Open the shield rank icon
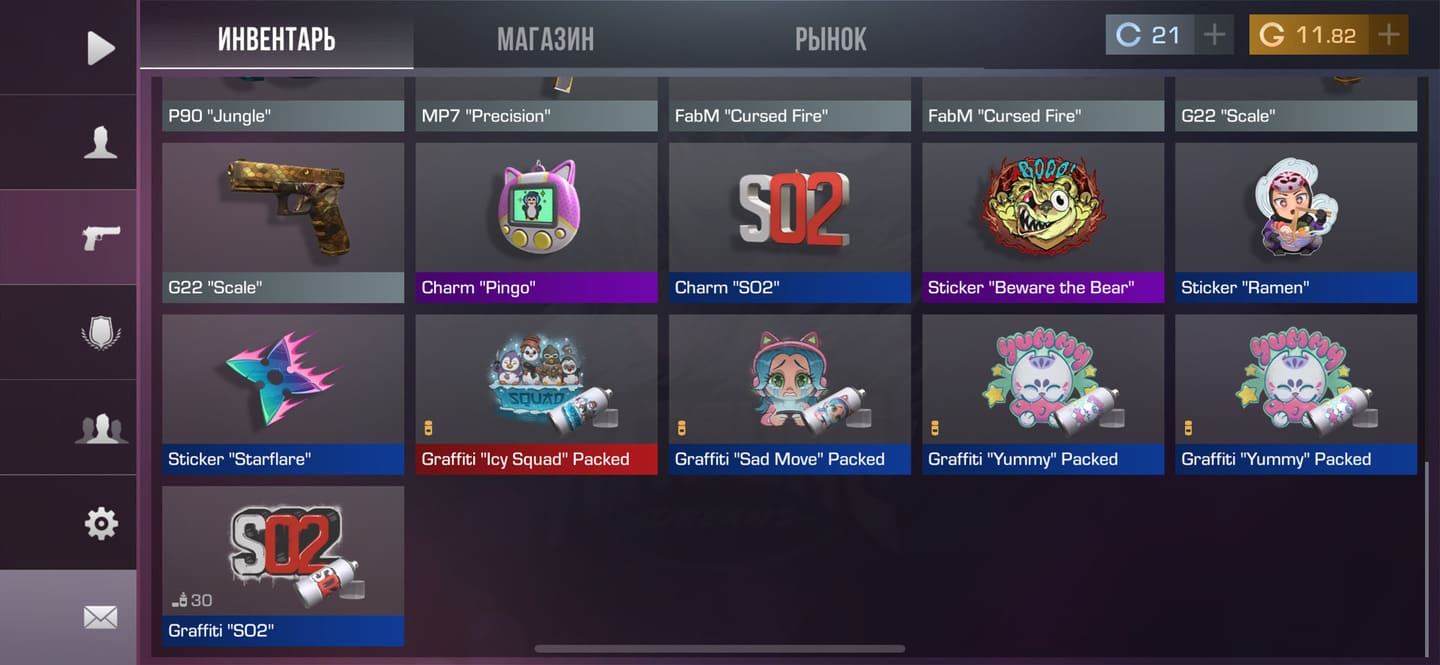Screen dimensions: 1440x665 [100, 332]
